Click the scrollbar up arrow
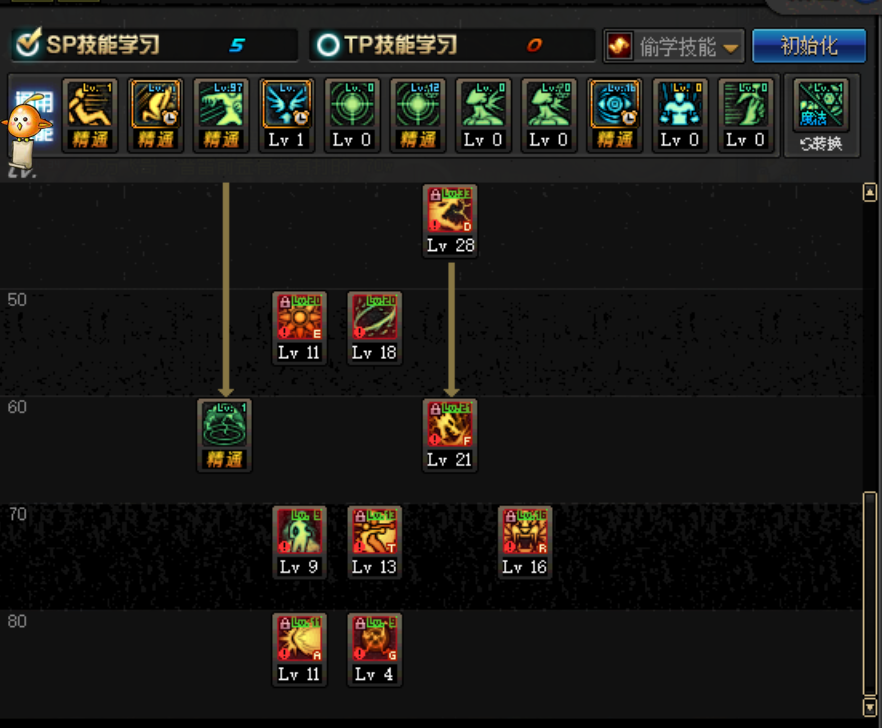 pos(869,193)
